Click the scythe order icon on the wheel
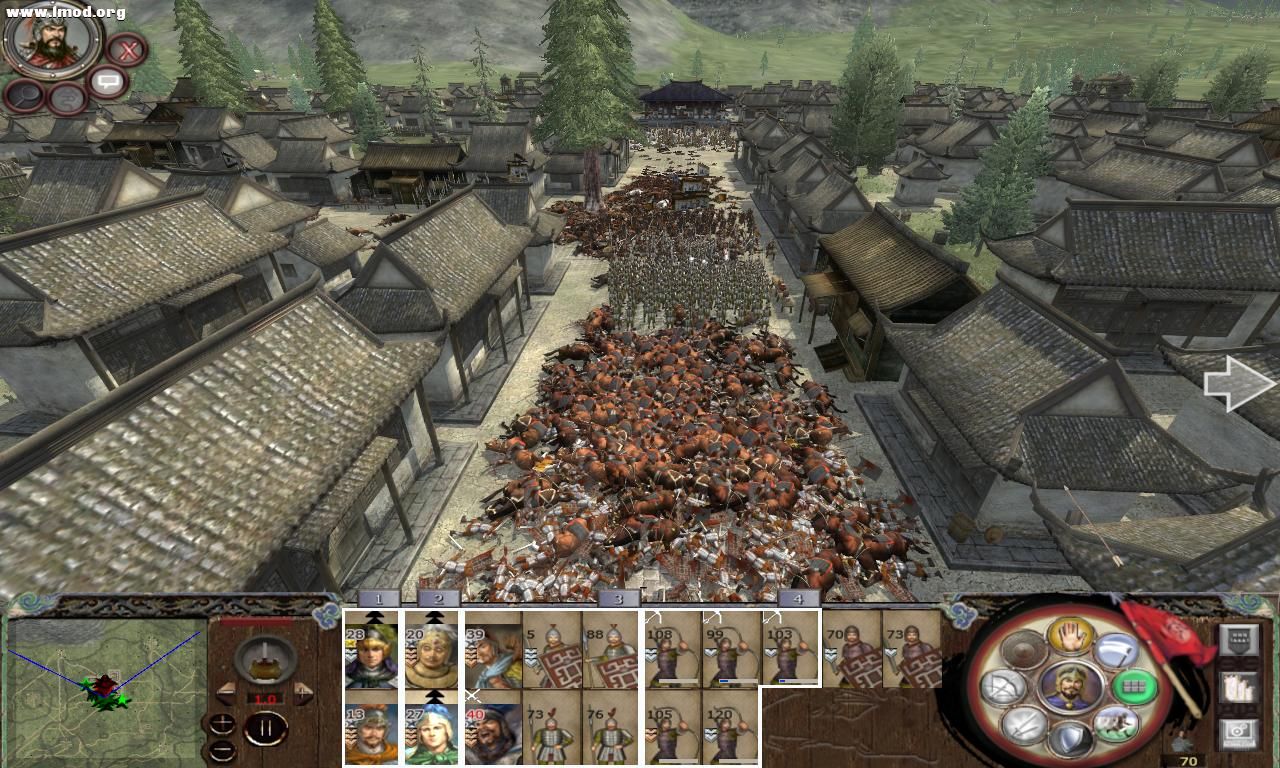The image size is (1280, 768). 1115,650
